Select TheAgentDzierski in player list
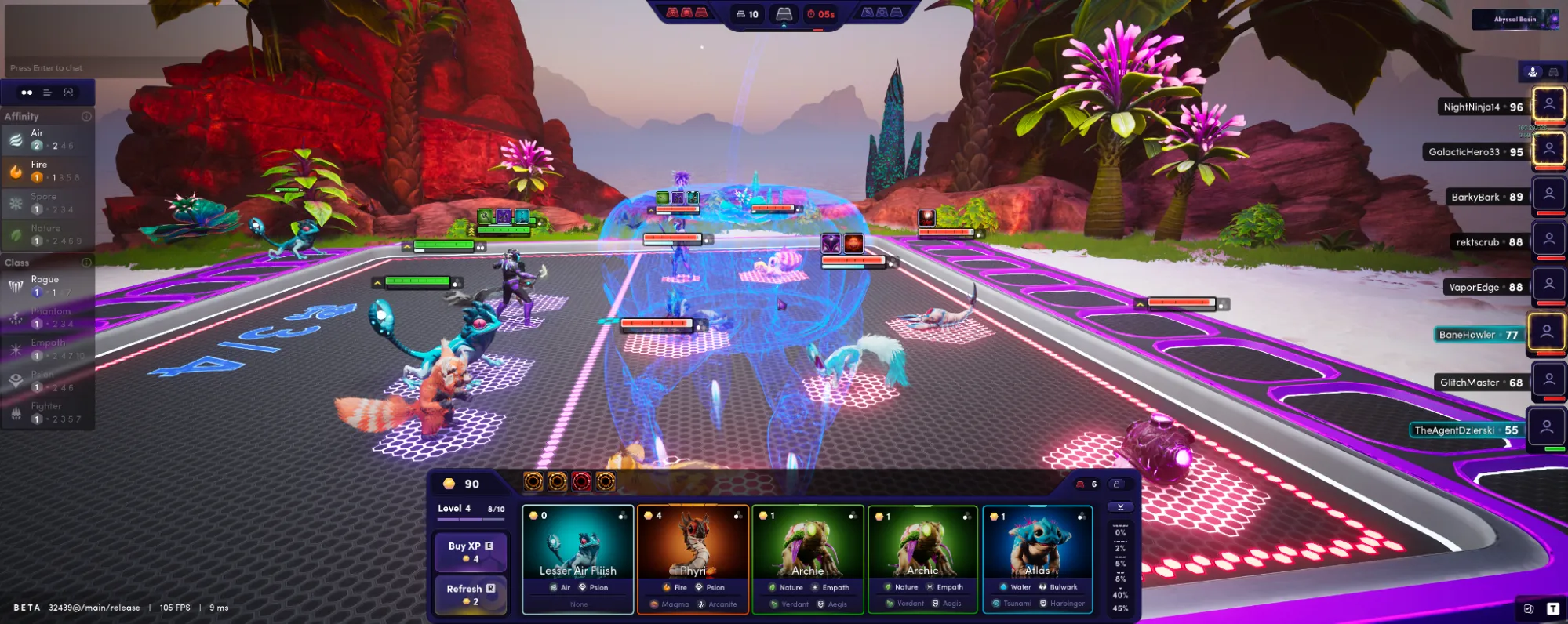This screenshot has height=624, width=1568. point(1547,429)
